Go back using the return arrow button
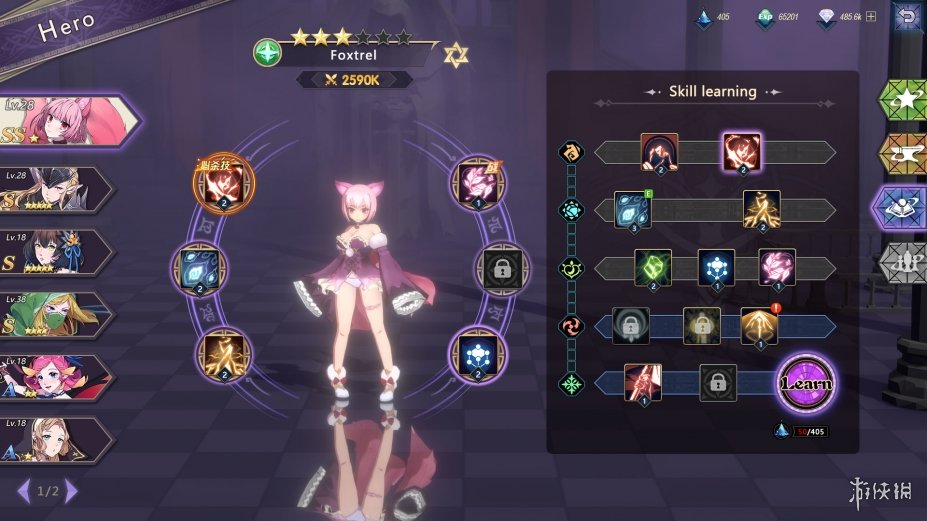927x521 pixels. tap(906, 17)
